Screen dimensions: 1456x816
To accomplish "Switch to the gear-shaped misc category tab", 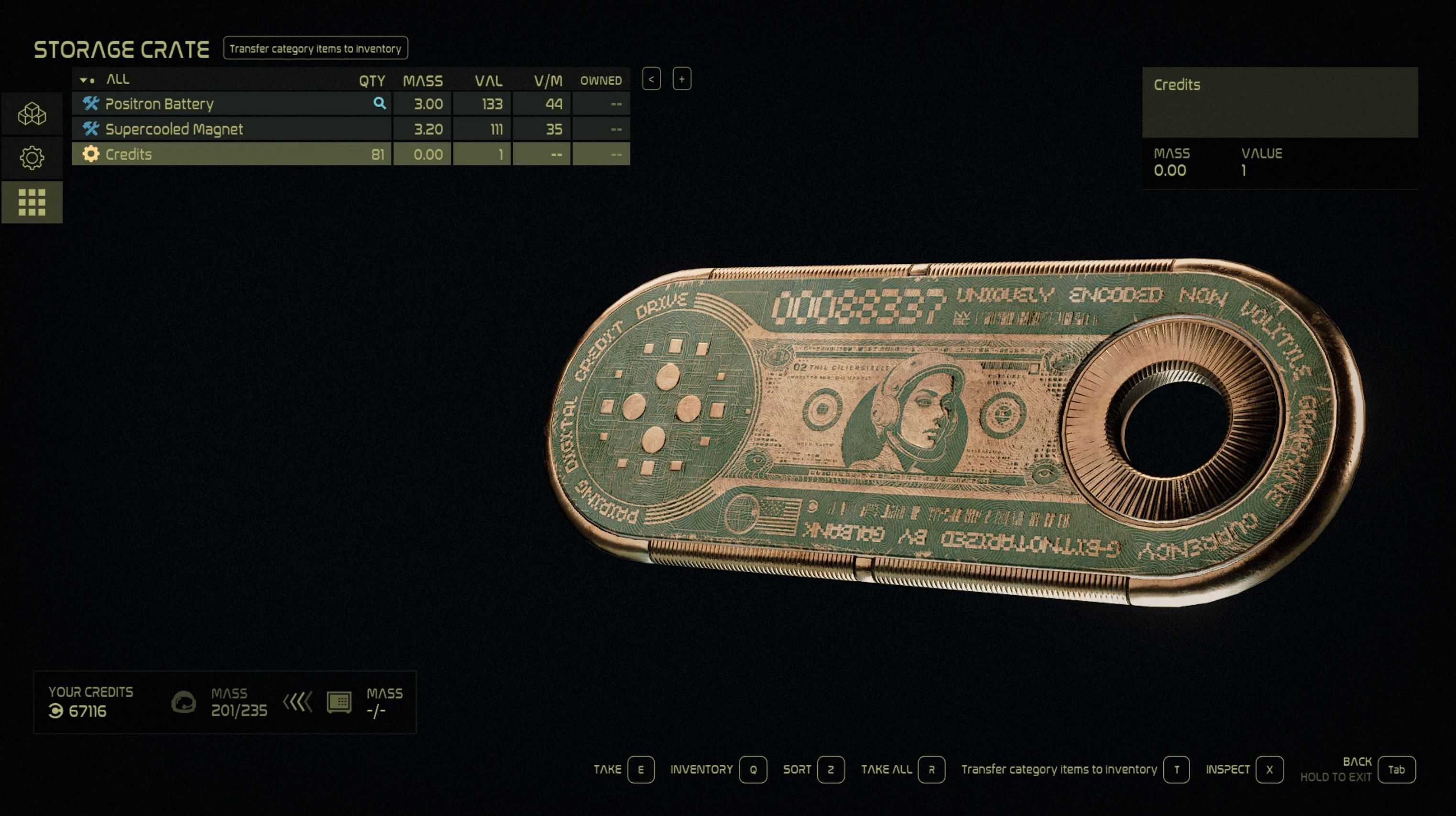I will coord(32,158).
